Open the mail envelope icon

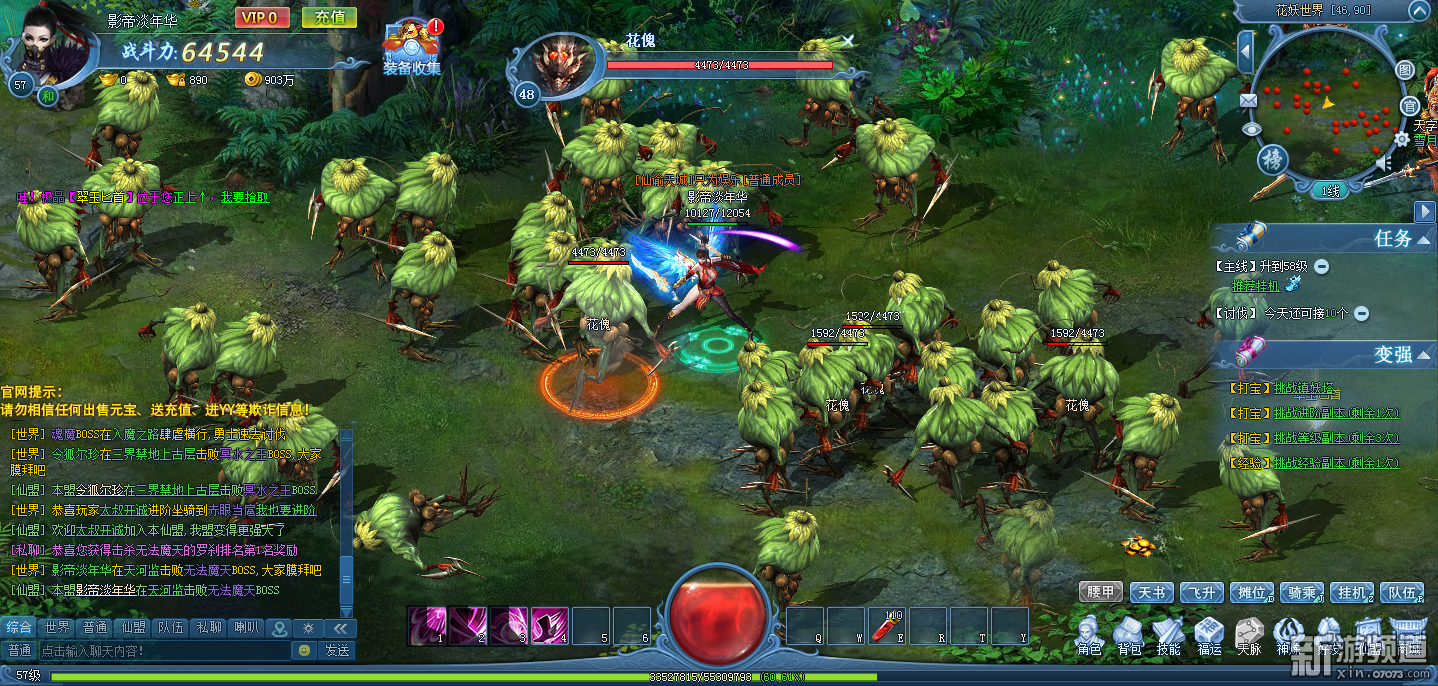click(x=1248, y=100)
